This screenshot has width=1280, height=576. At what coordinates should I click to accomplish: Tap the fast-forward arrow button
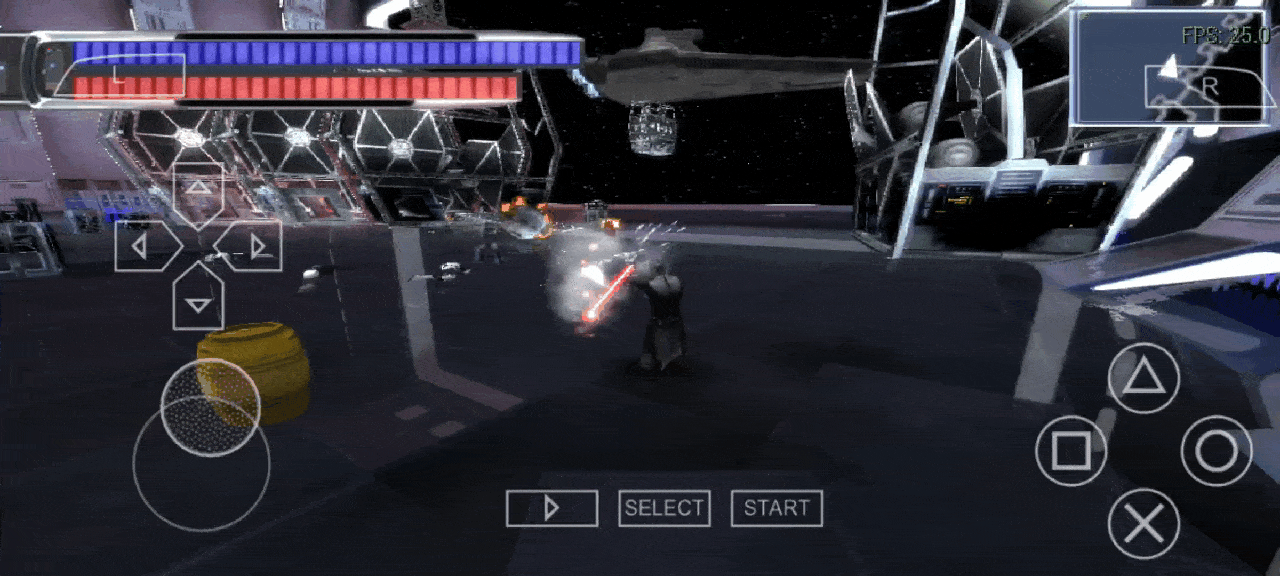tap(552, 508)
